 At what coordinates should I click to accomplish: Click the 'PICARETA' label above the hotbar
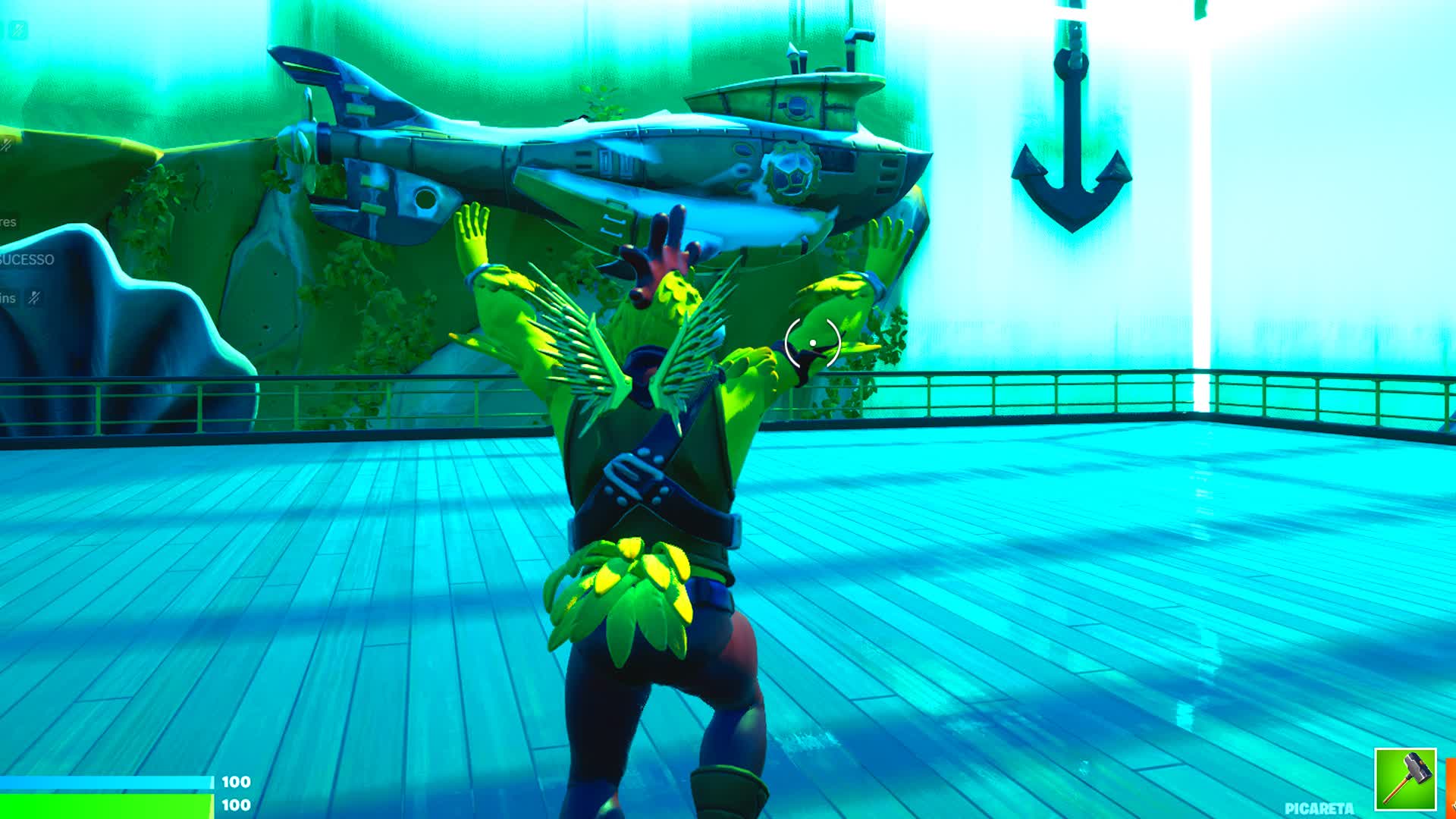[x=1319, y=808]
